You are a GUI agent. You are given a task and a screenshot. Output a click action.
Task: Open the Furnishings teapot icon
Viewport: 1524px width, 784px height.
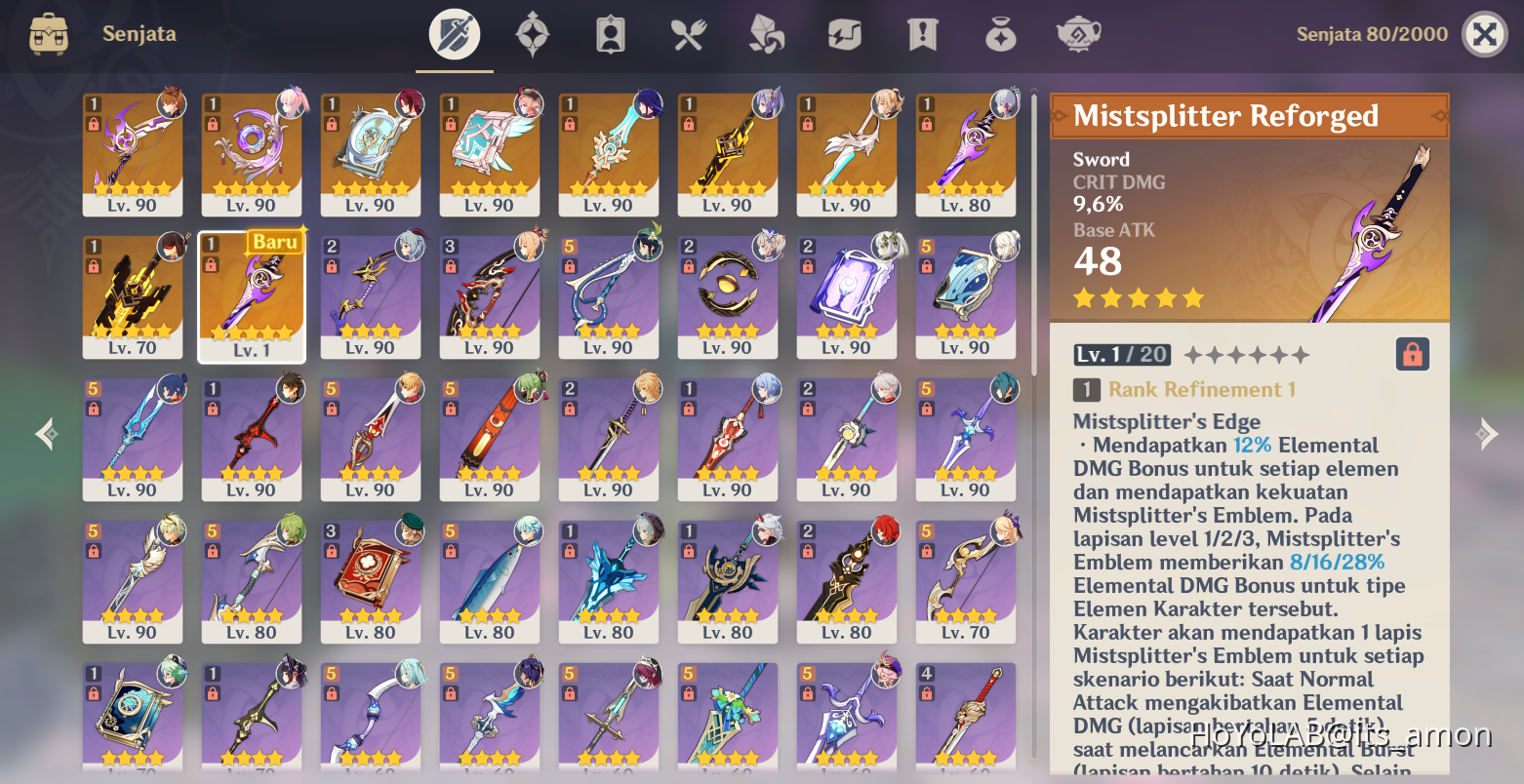1078,33
